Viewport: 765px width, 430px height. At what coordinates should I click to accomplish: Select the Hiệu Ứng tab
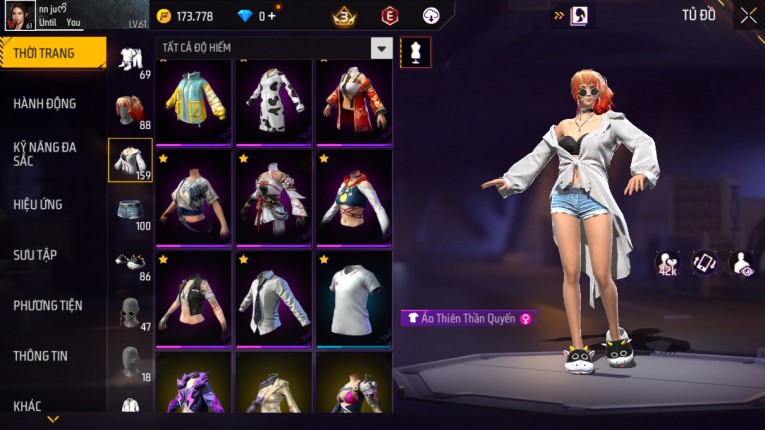coord(39,205)
